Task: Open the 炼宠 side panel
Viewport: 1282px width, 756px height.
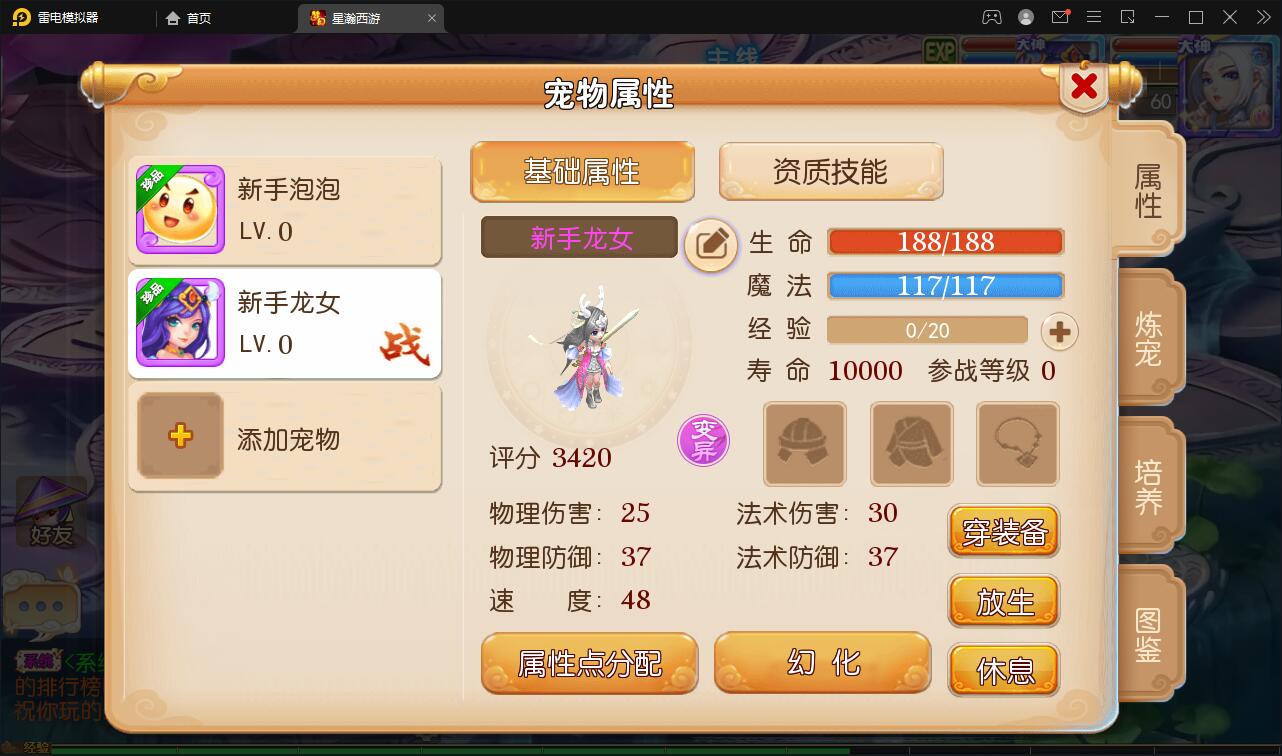Action: [1145, 336]
